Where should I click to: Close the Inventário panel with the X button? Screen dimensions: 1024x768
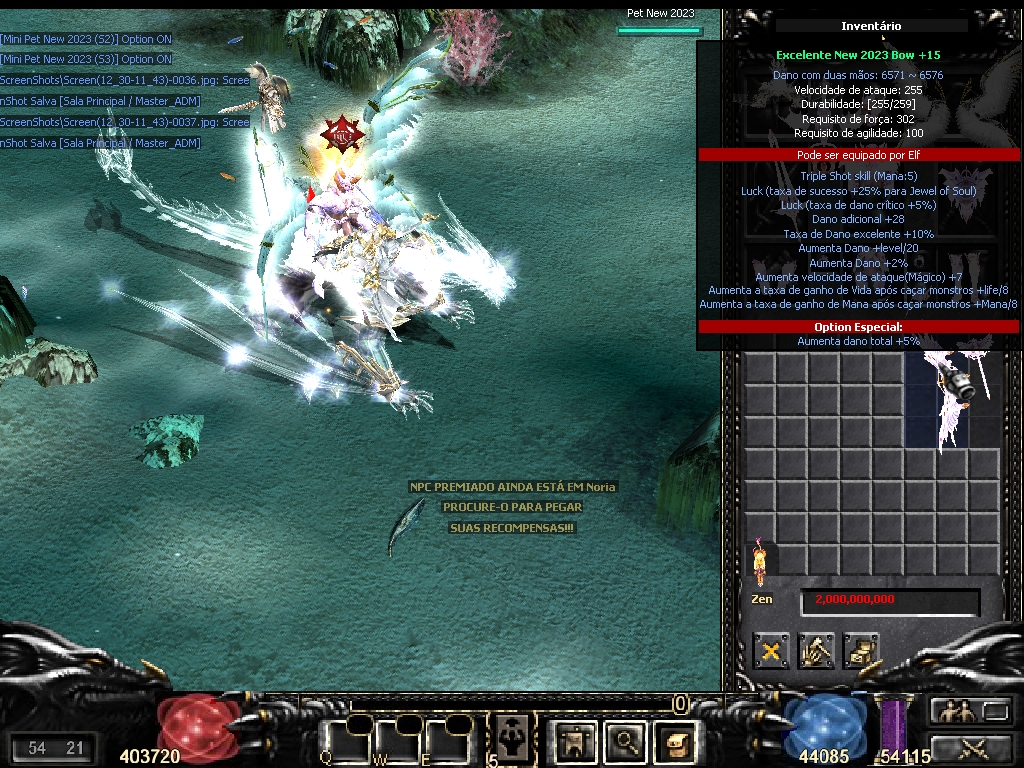pyautogui.click(x=771, y=651)
